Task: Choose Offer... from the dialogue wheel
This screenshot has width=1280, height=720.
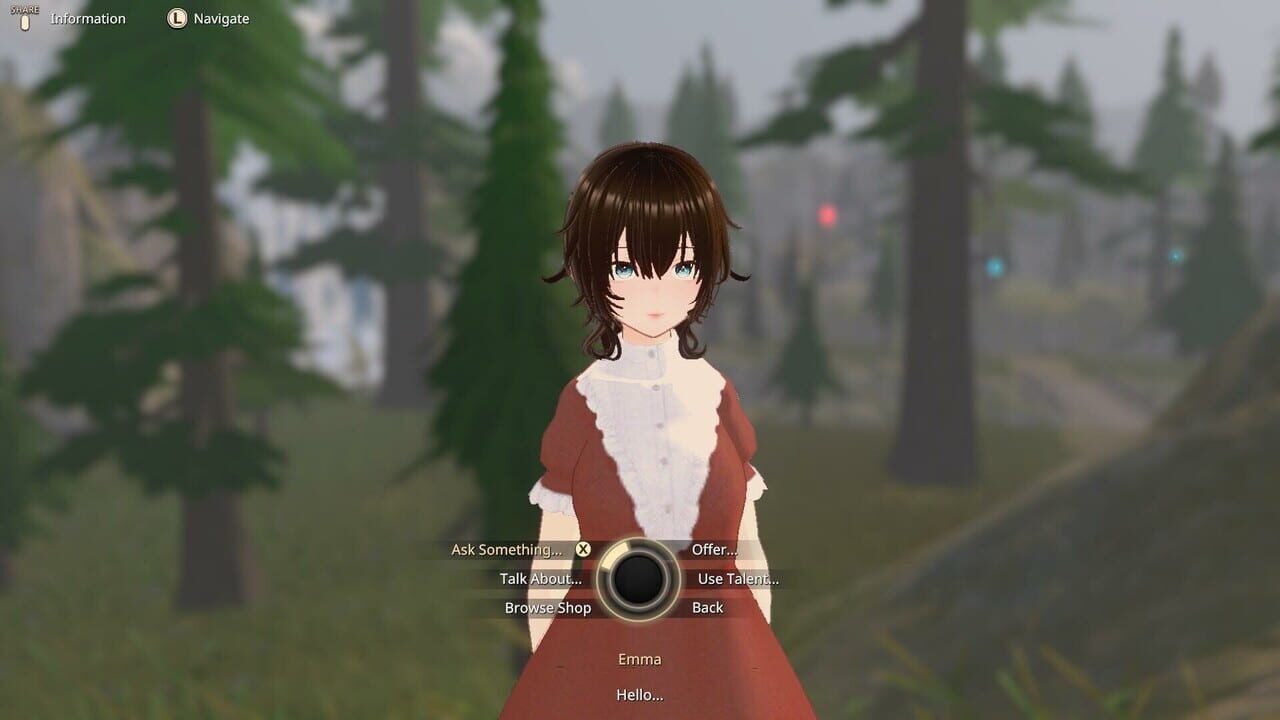Action: click(713, 549)
